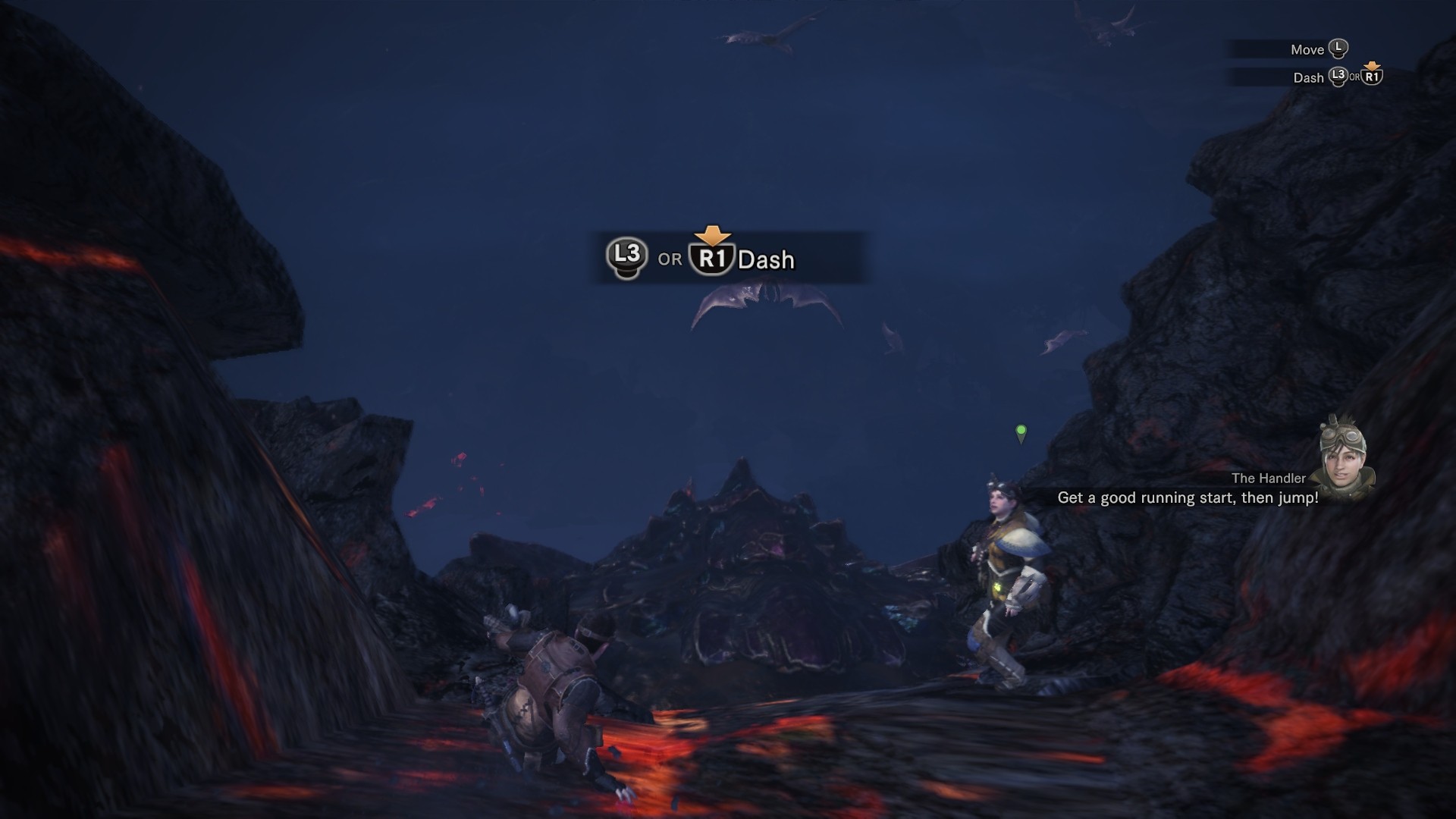Click the L-stick icon next to Move
Image resolution: width=1456 pixels, height=819 pixels.
[x=1338, y=49]
